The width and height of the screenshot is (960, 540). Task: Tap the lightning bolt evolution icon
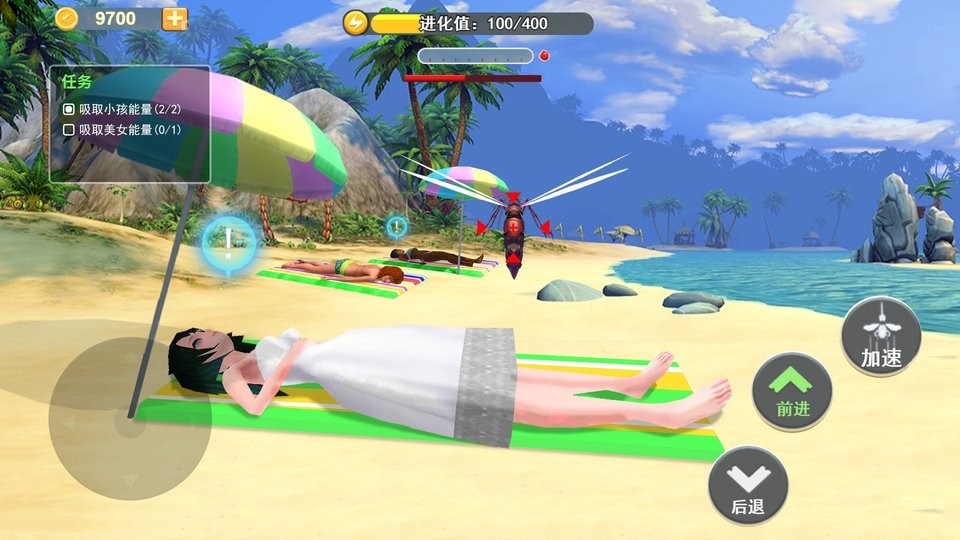pyautogui.click(x=356, y=22)
